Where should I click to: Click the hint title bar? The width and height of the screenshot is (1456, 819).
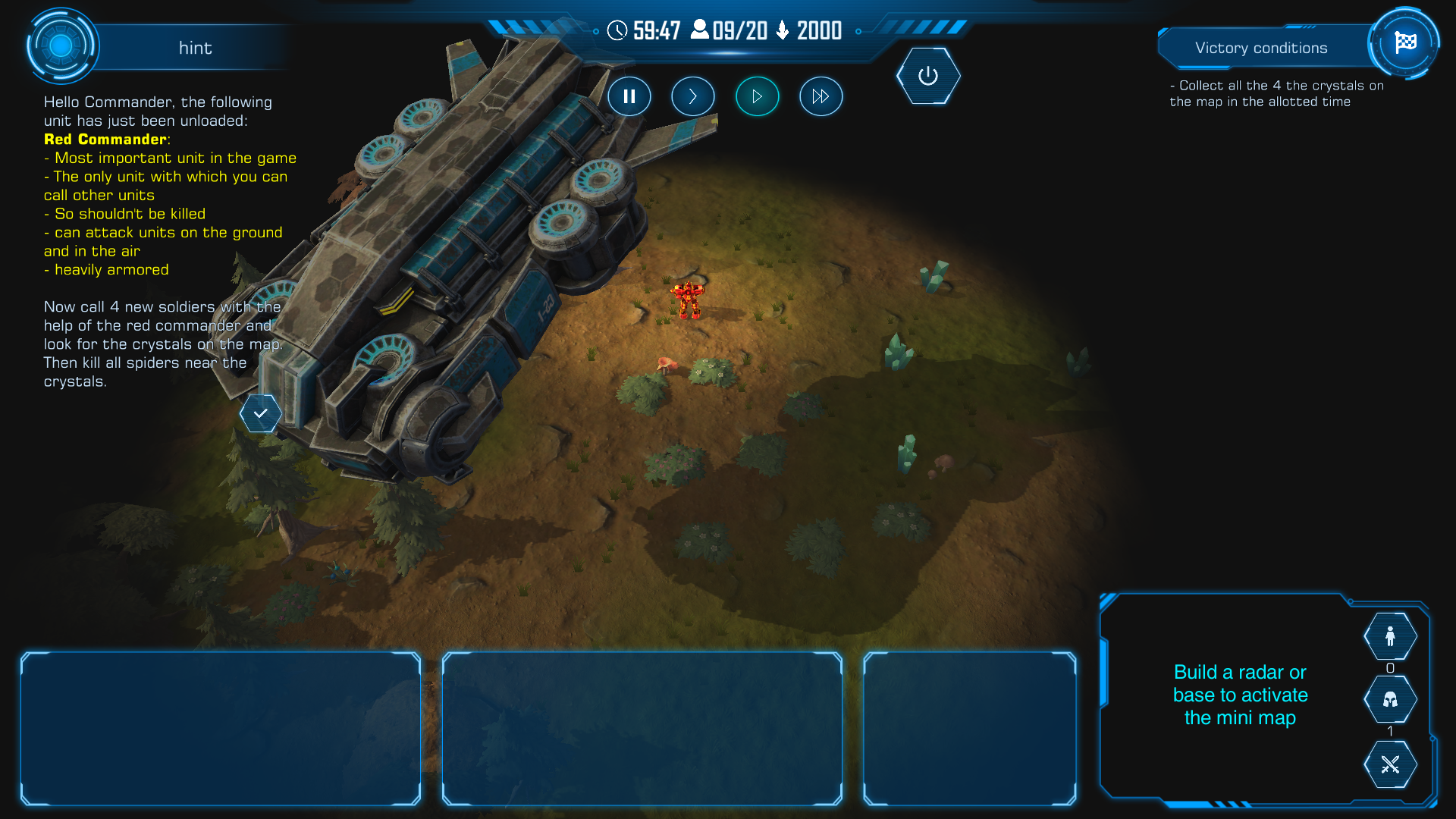pos(195,48)
